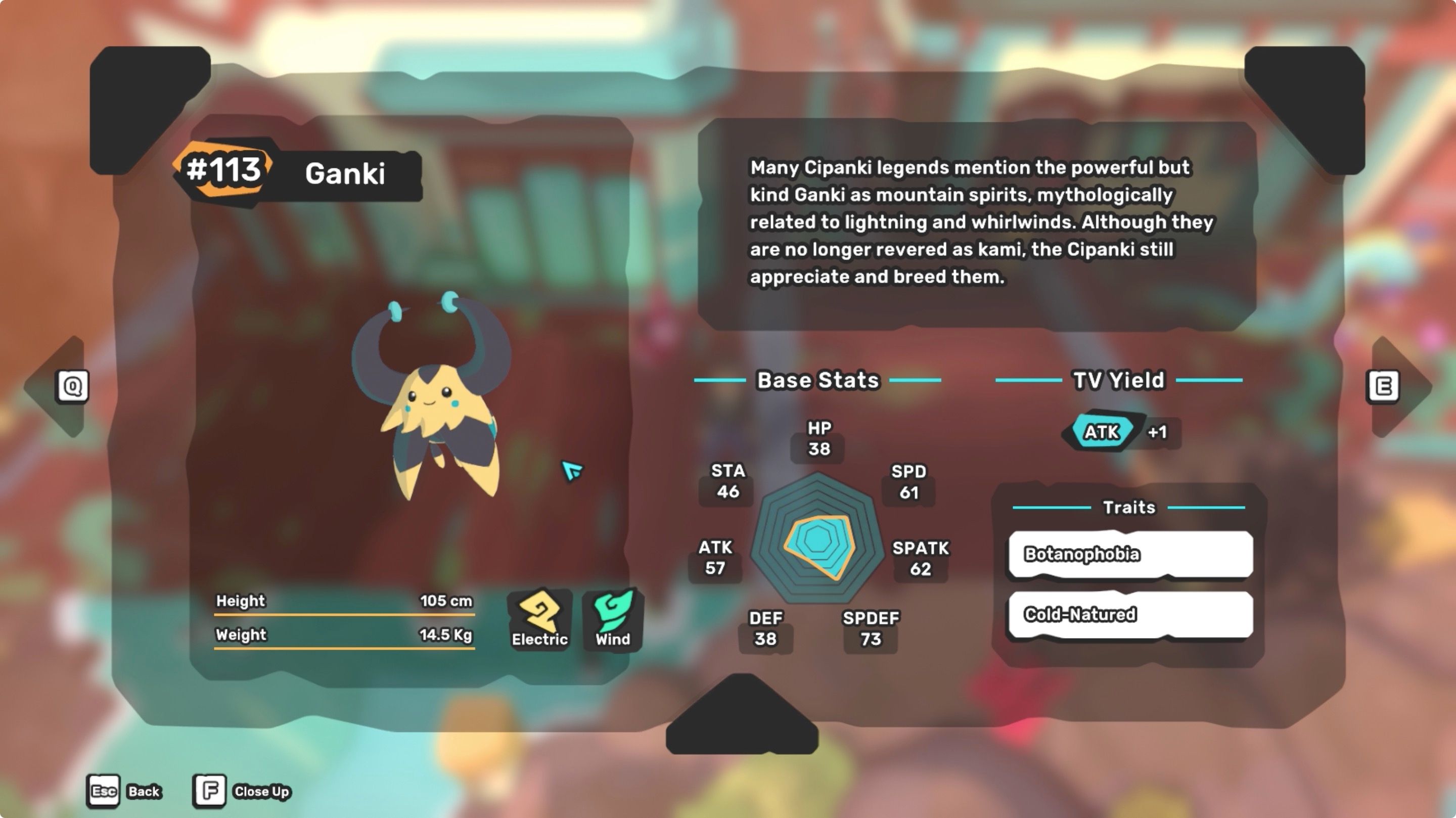Image resolution: width=1456 pixels, height=818 pixels.
Task: Click the #113 number badge
Action: click(x=224, y=172)
